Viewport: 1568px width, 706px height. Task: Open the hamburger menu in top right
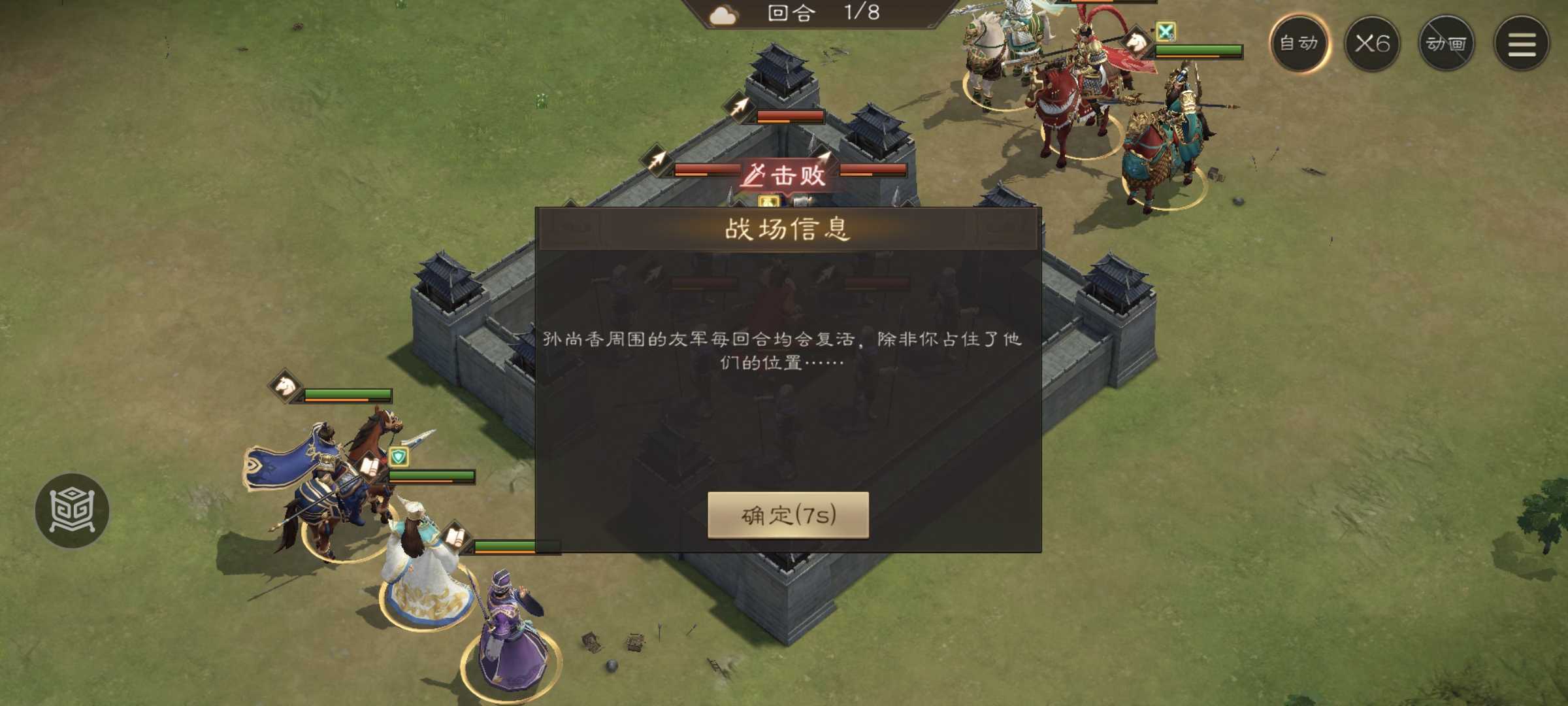pos(1522,44)
